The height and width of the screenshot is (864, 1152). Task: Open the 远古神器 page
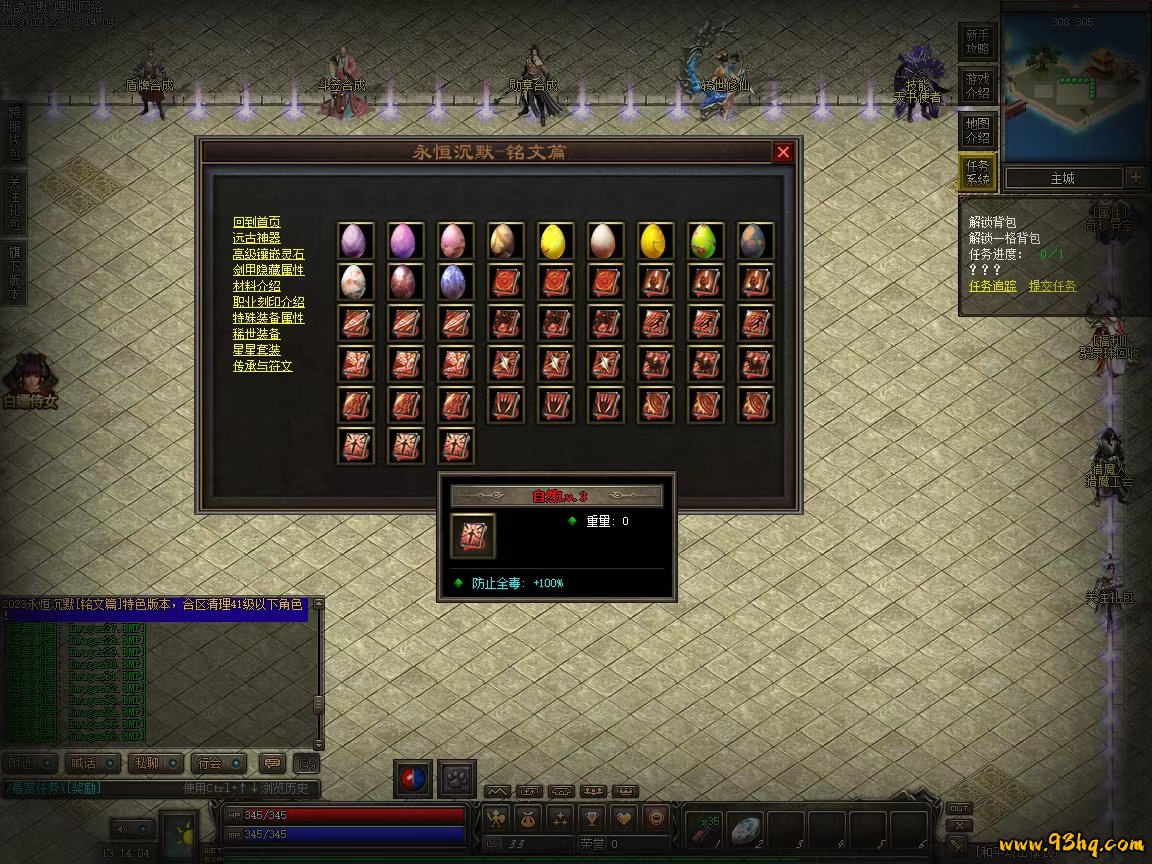coord(256,238)
